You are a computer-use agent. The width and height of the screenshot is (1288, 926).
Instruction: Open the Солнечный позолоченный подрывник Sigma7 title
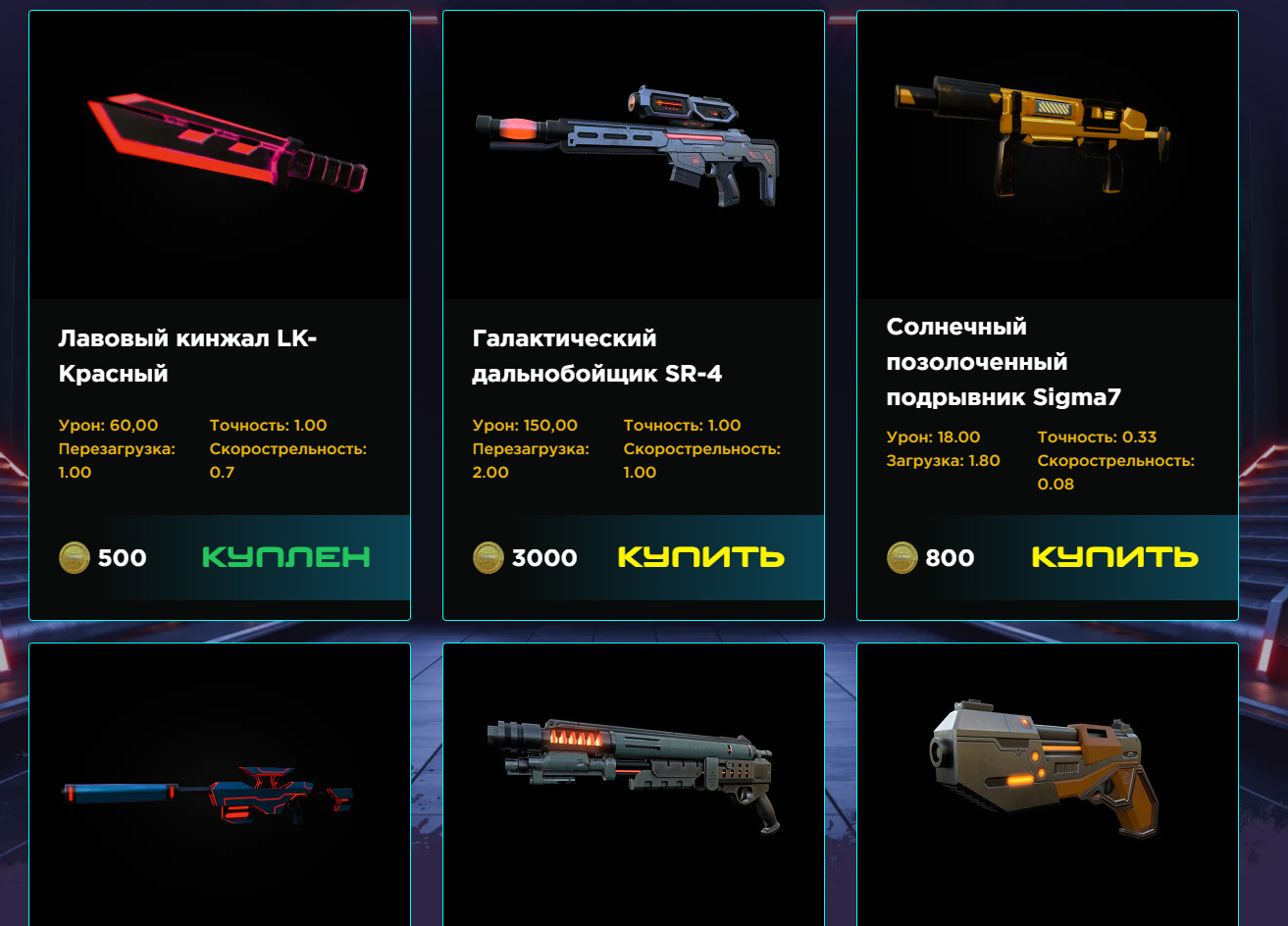pos(1003,362)
